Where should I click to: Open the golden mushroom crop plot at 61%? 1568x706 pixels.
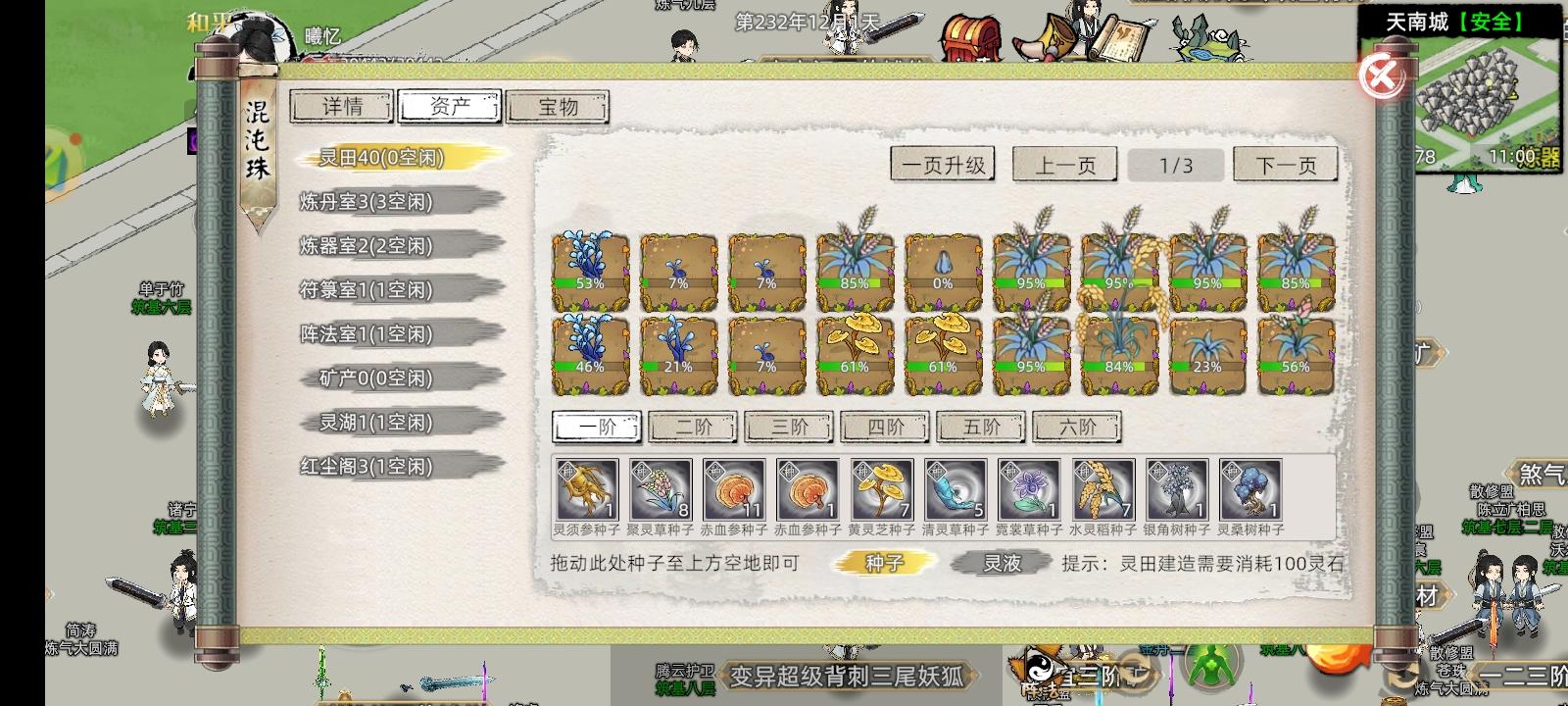(856, 348)
